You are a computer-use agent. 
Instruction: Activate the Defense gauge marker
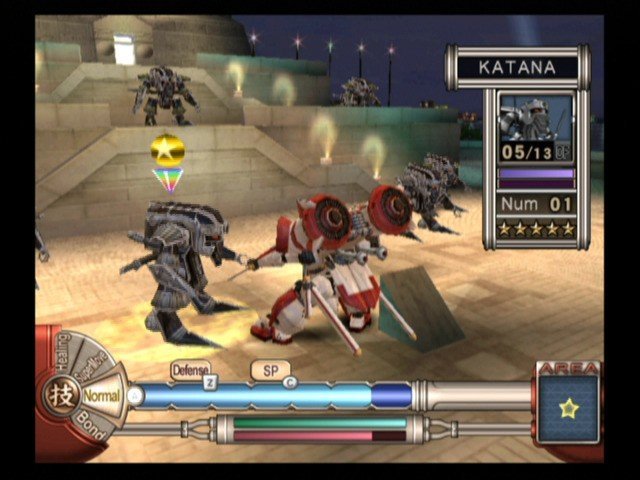click(x=190, y=370)
